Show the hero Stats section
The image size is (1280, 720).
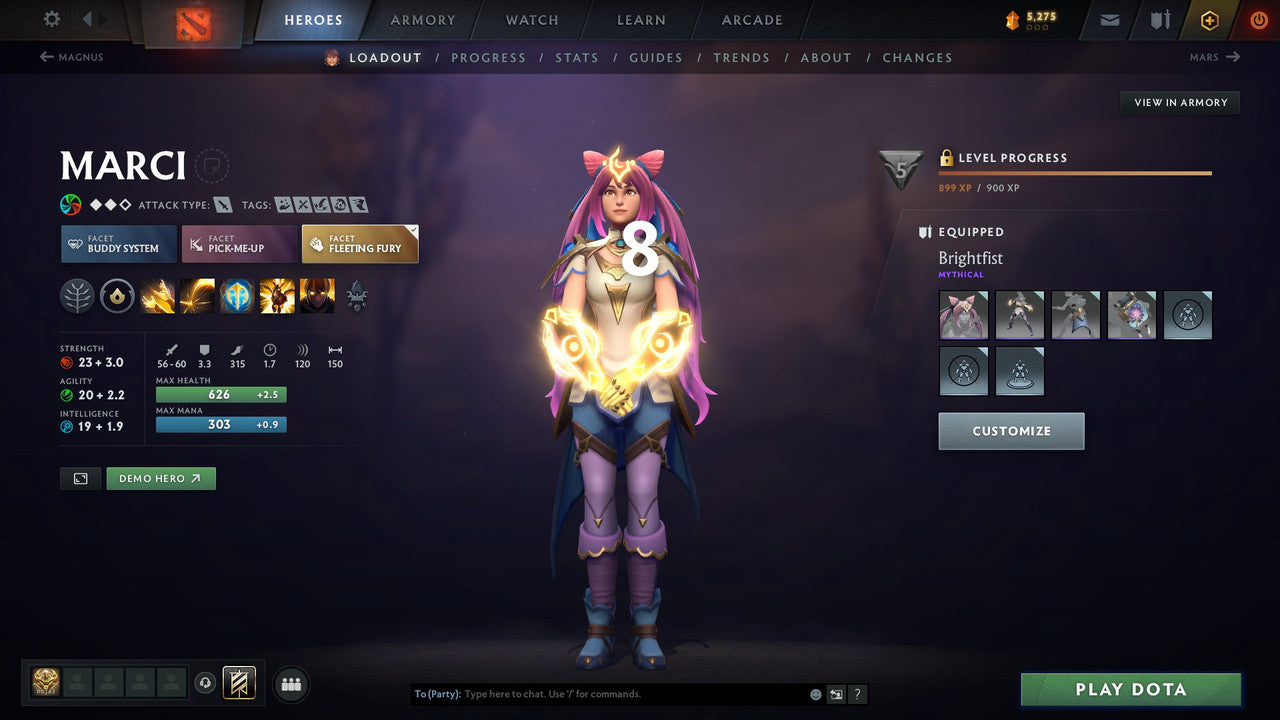pos(577,58)
